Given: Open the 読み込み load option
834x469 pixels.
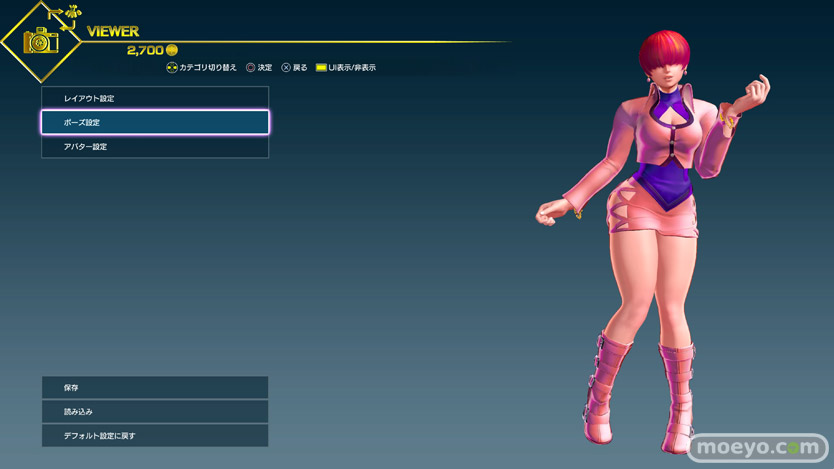Looking at the screenshot, I should (155, 411).
